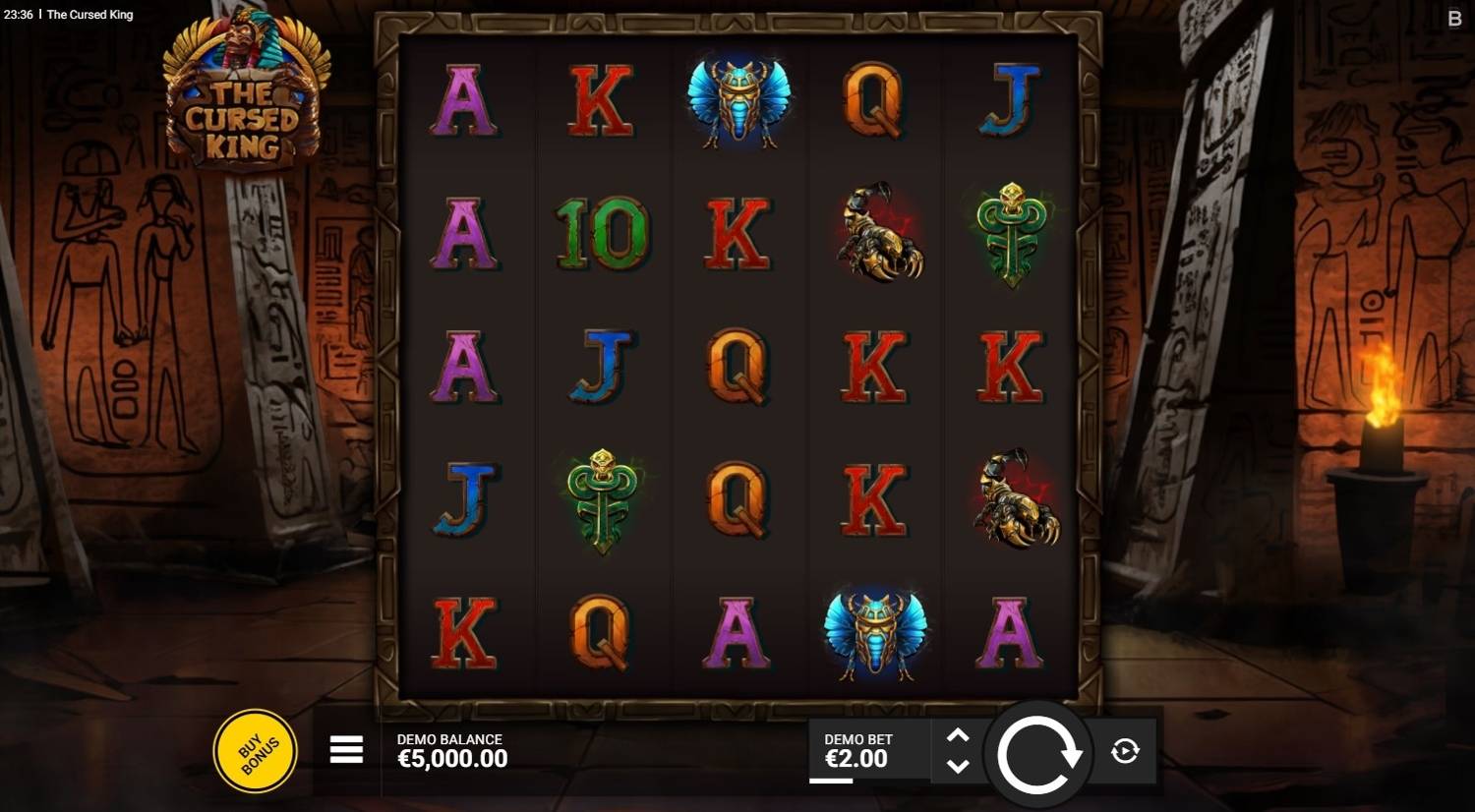Open the autoplay settings

tap(1125, 752)
